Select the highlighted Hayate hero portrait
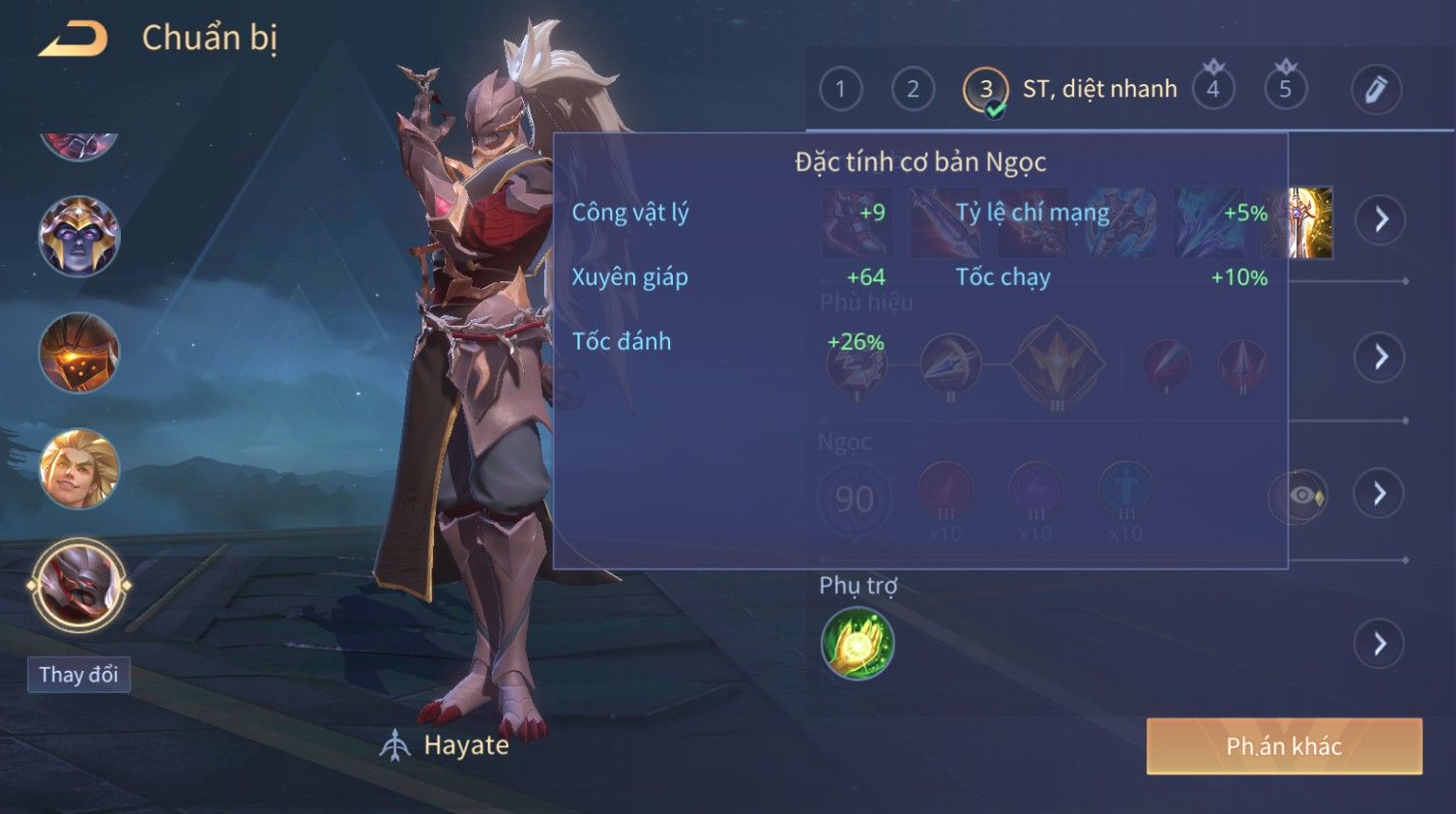The image size is (1456, 814). (x=79, y=585)
